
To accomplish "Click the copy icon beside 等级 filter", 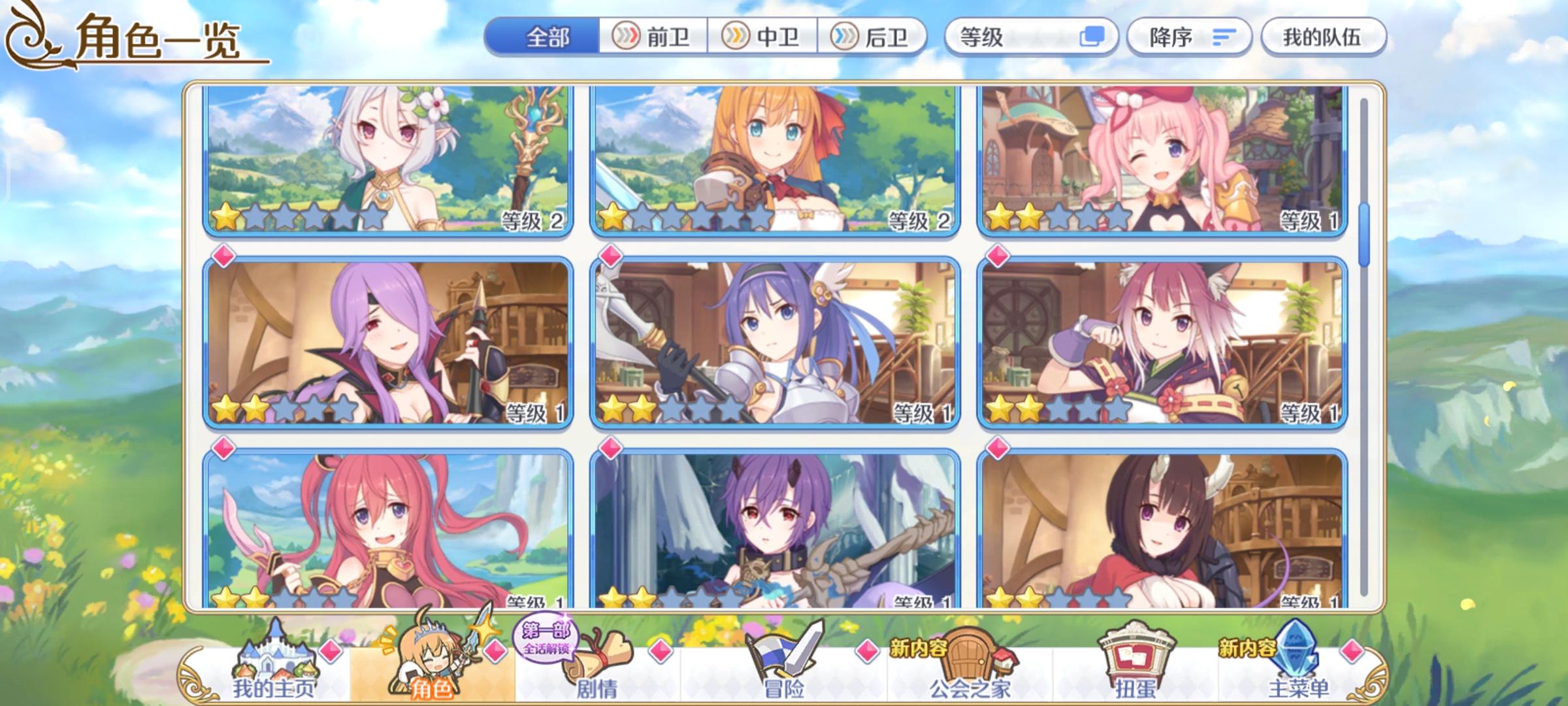I will pyautogui.click(x=1093, y=37).
